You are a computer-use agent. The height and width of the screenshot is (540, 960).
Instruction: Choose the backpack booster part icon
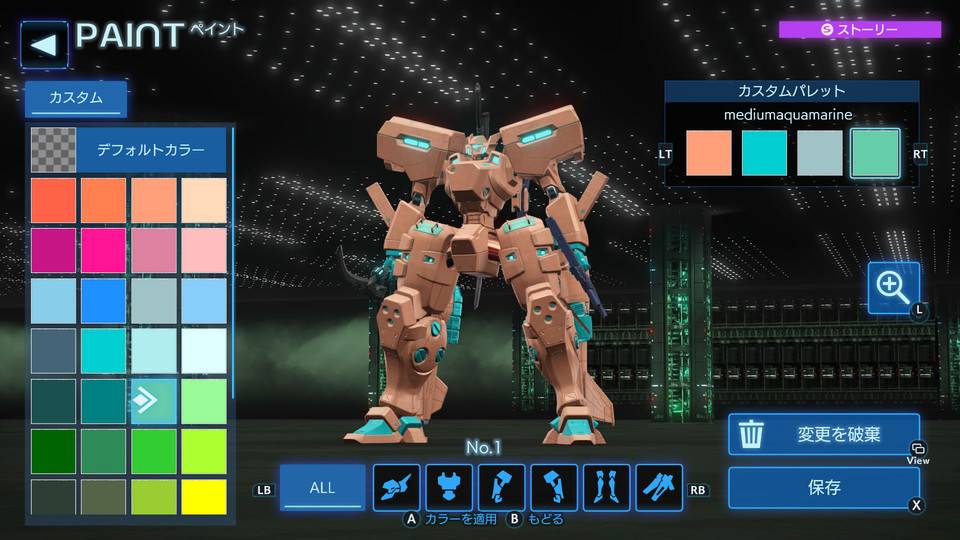[659, 488]
